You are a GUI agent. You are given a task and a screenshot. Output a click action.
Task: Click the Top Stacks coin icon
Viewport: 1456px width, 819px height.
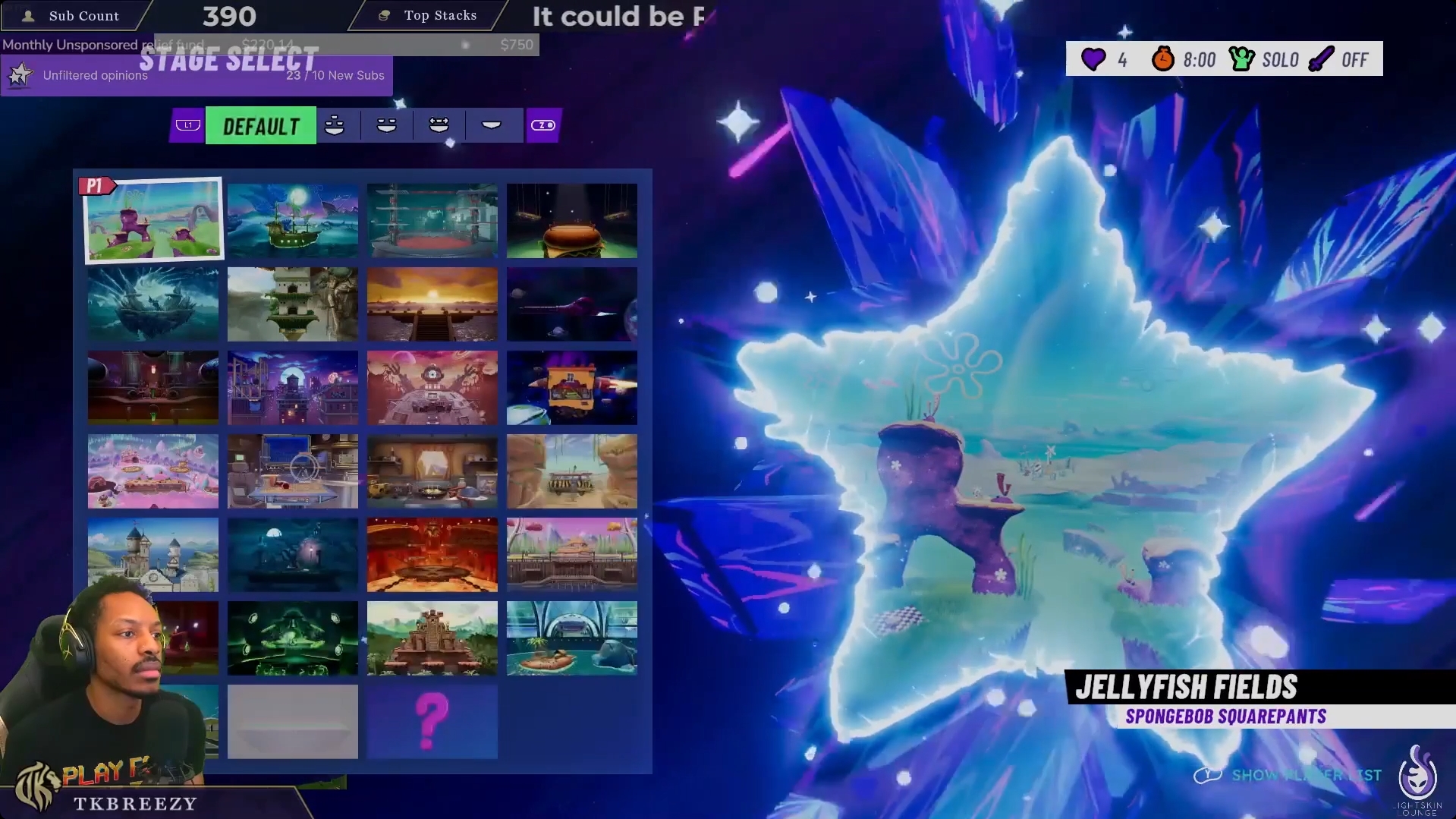pos(383,14)
